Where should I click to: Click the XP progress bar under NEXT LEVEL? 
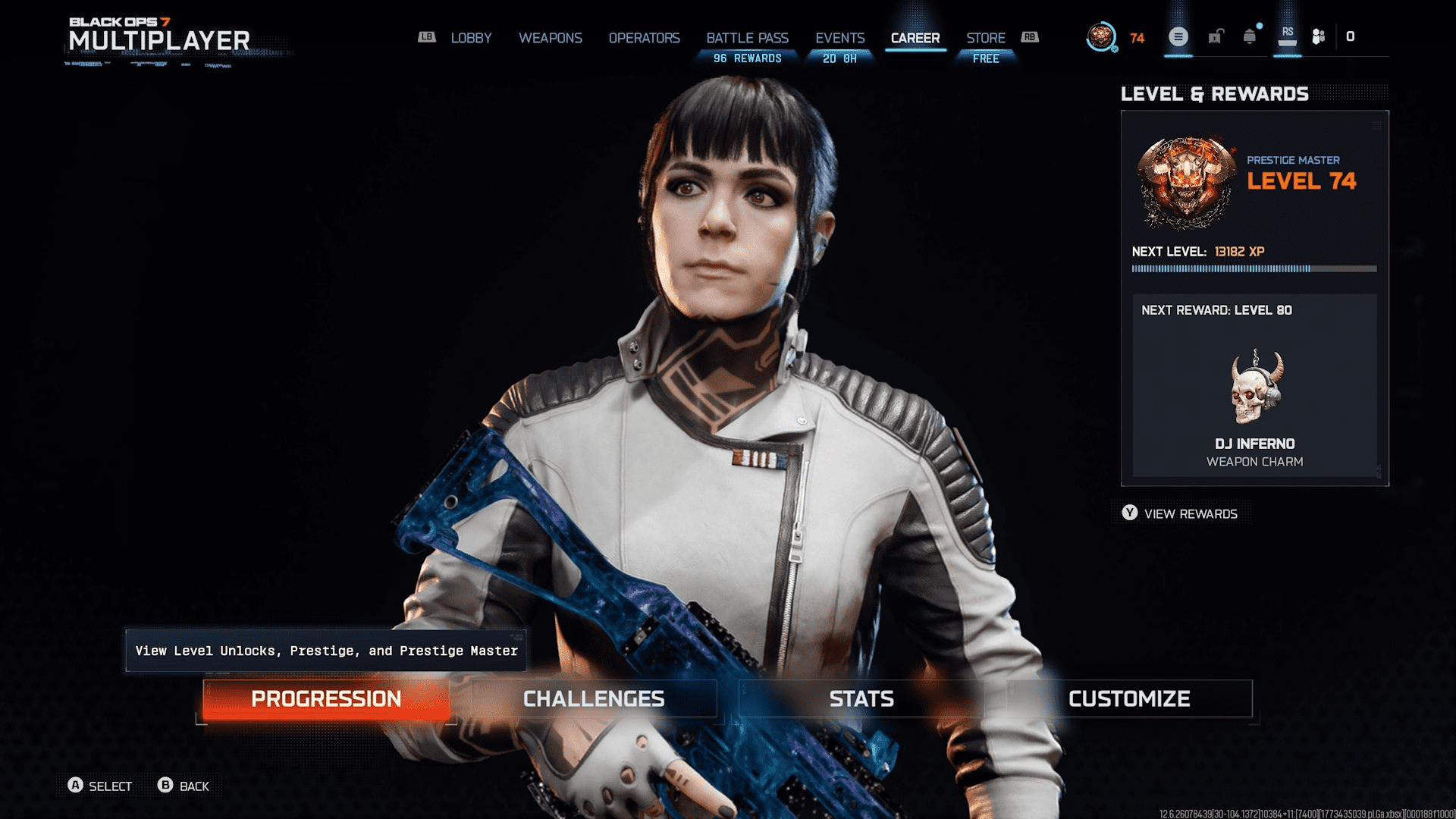click(1255, 267)
